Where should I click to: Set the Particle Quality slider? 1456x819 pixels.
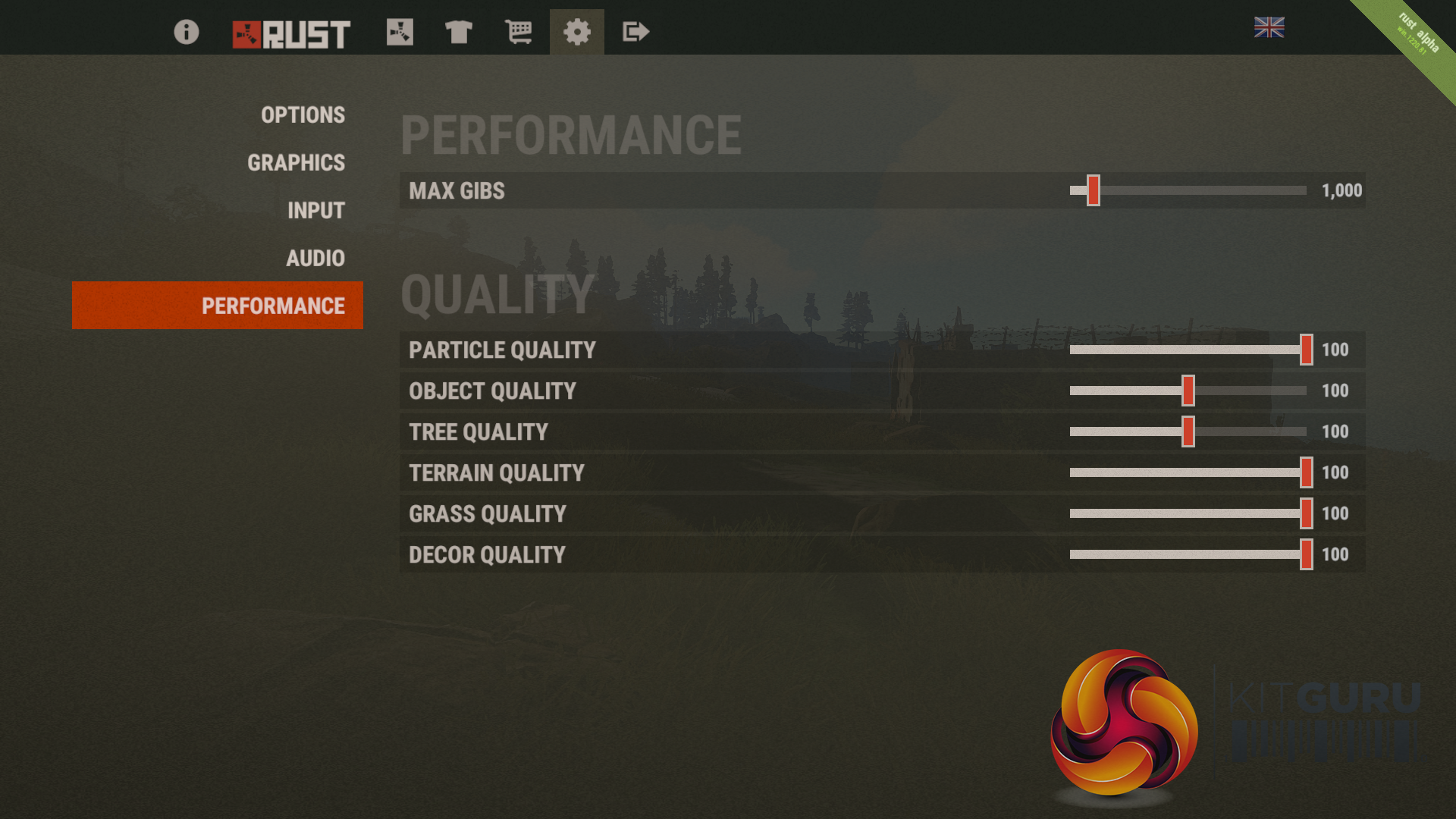coord(1306,350)
